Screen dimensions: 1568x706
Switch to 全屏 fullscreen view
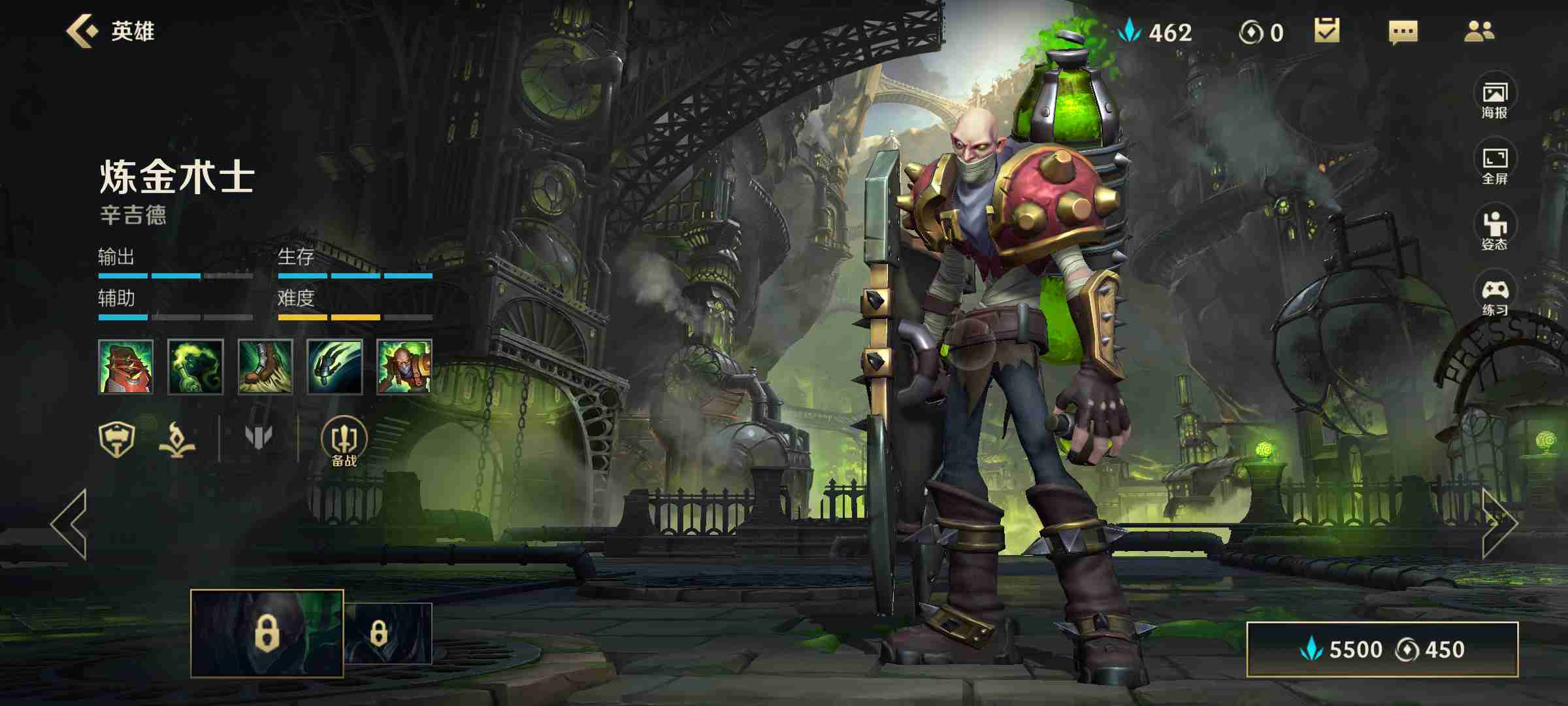pyautogui.click(x=1494, y=164)
